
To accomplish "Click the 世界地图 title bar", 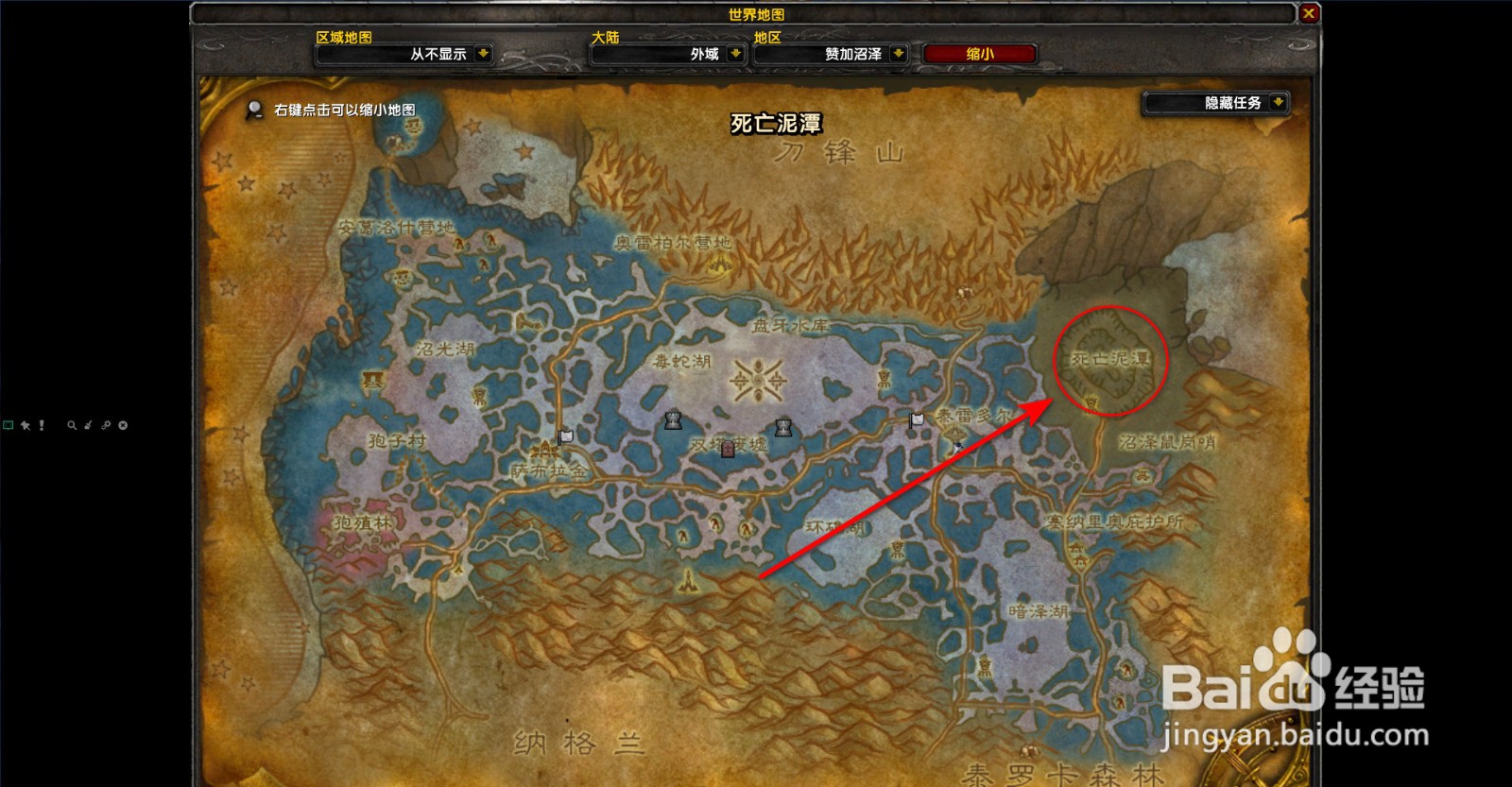I will coord(756,14).
